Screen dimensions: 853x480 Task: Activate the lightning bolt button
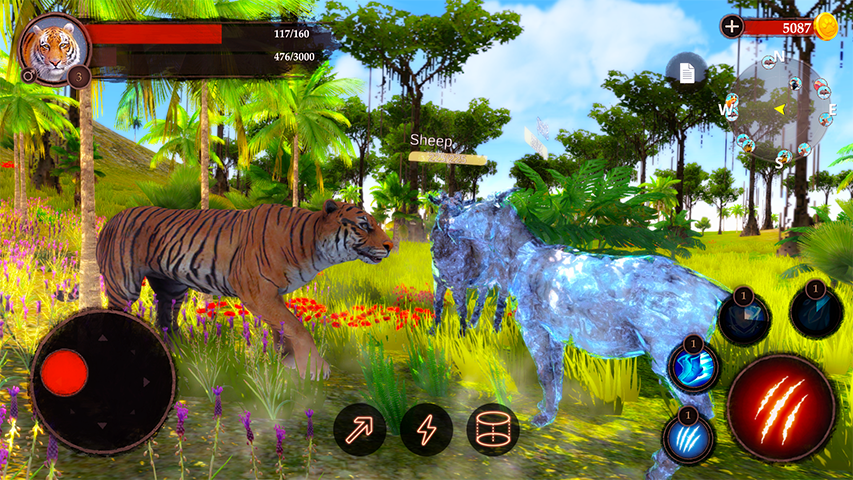(427, 429)
